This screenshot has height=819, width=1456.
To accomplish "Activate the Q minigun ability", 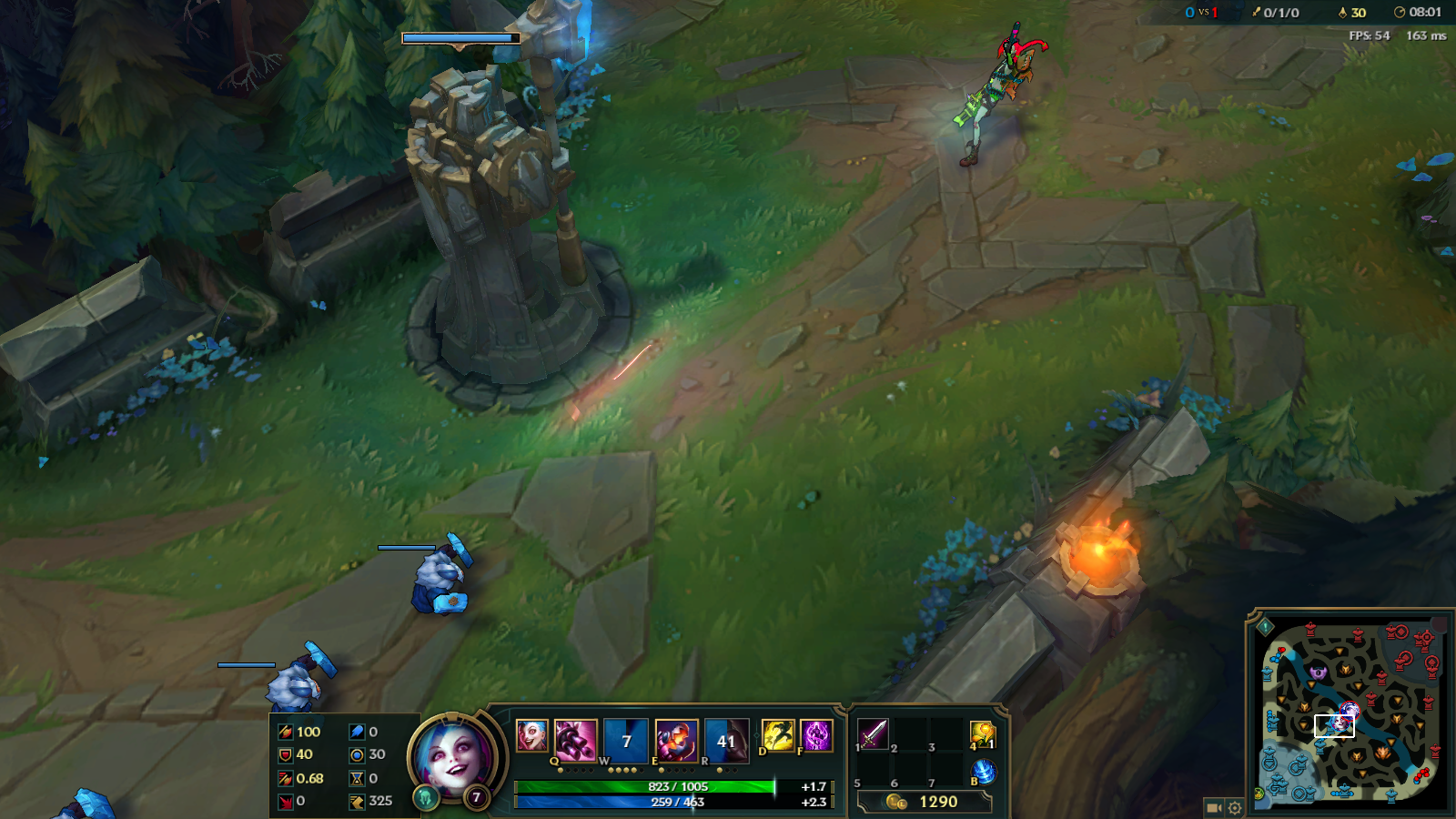I will 575,739.
